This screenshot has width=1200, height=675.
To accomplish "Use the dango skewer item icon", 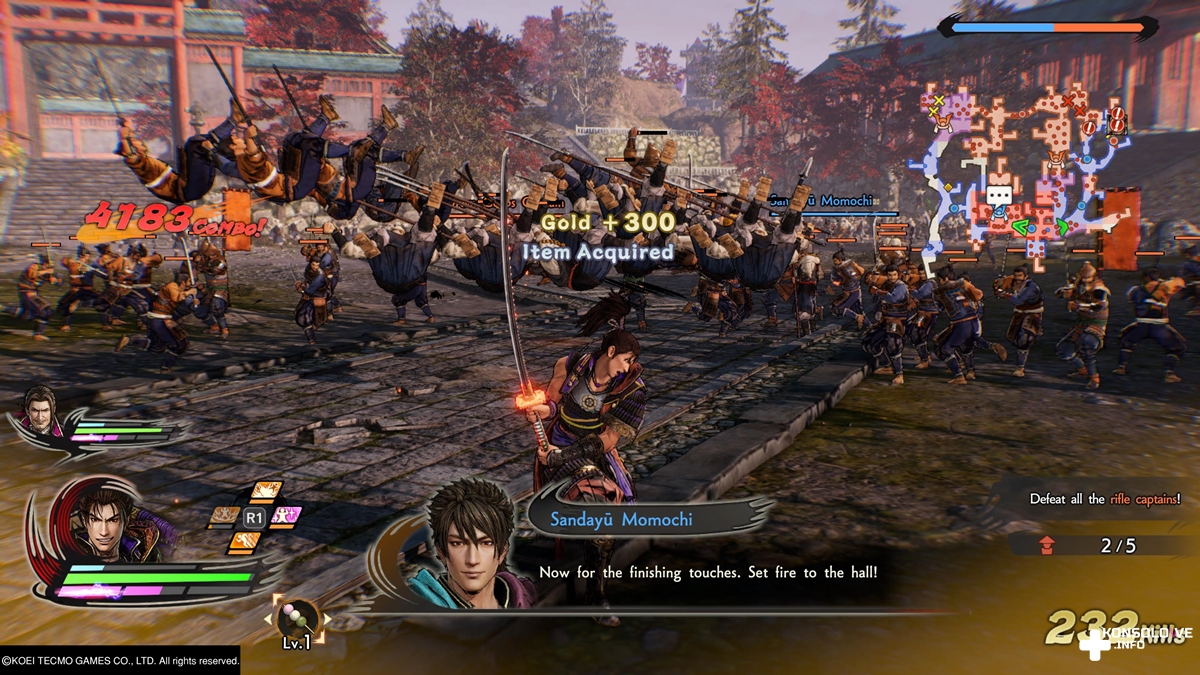I will click(x=298, y=619).
